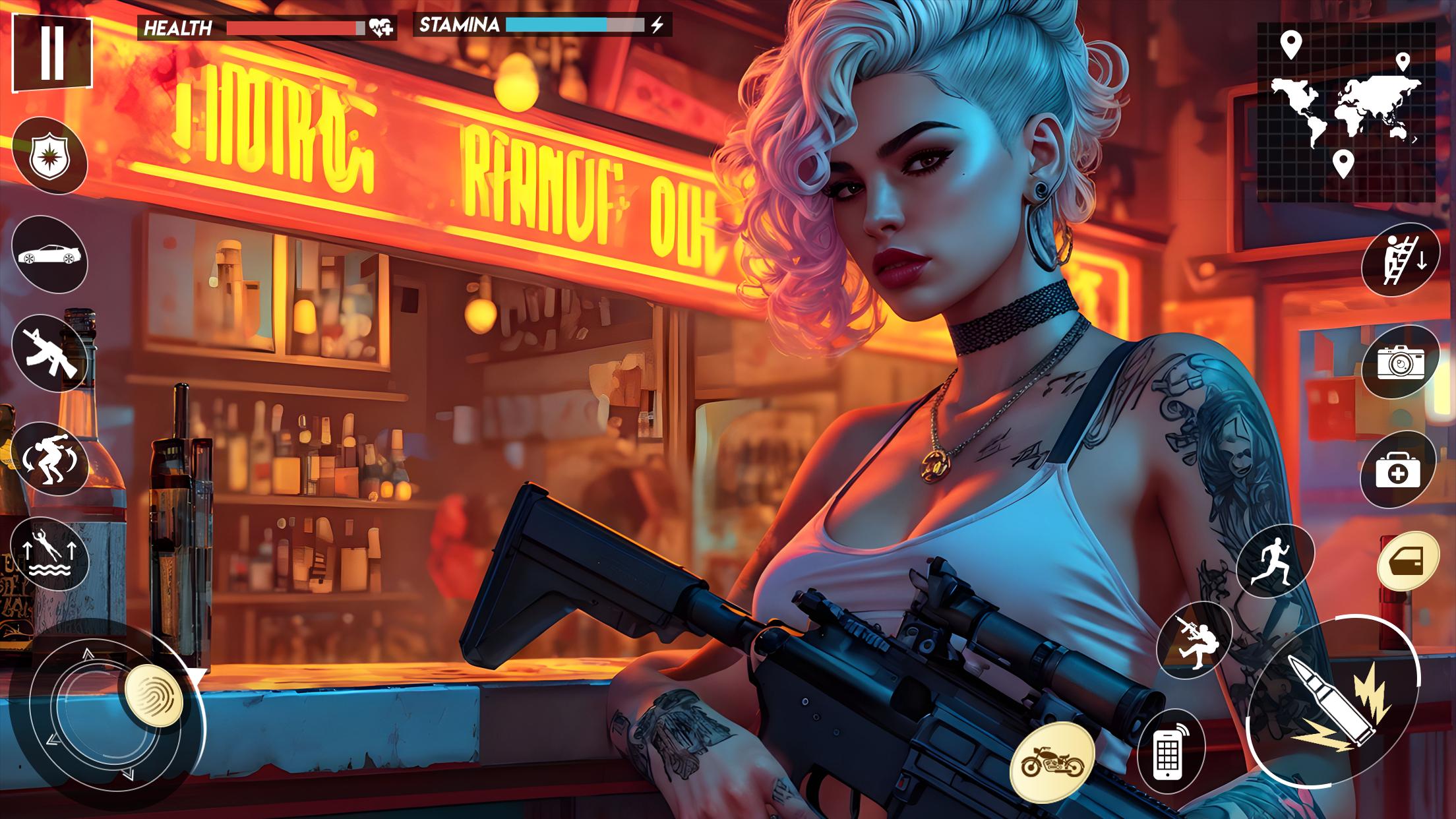This screenshot has height=819, width=1456.
Task: Open the camera button
Action: [1400, 361]
